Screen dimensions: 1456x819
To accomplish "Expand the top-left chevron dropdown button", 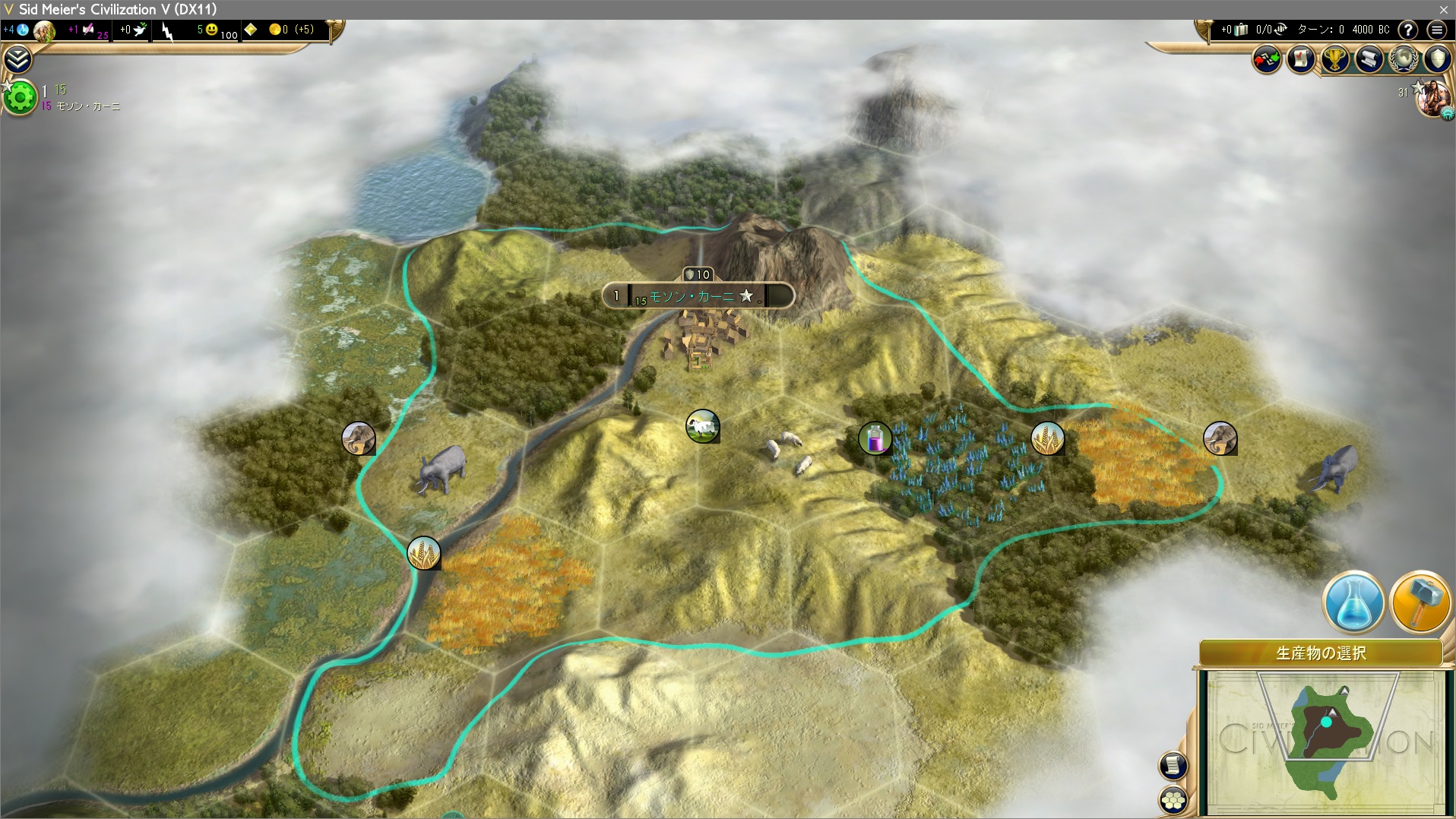I will coord(17,58).
